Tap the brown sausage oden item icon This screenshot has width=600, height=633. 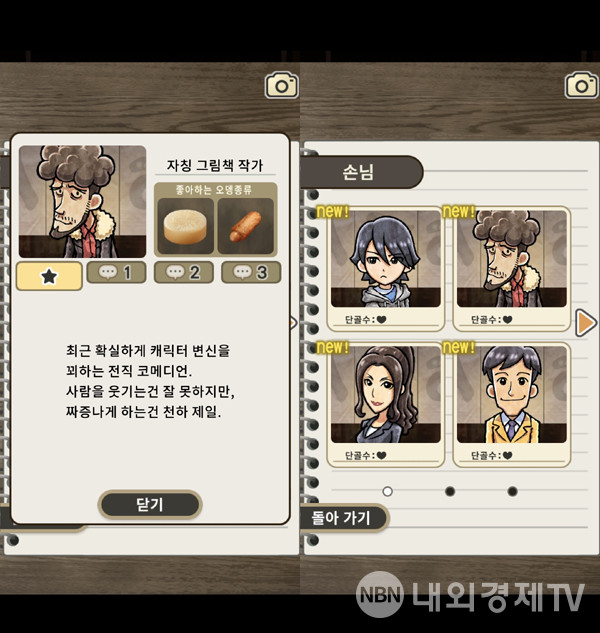tap(245, 227)
